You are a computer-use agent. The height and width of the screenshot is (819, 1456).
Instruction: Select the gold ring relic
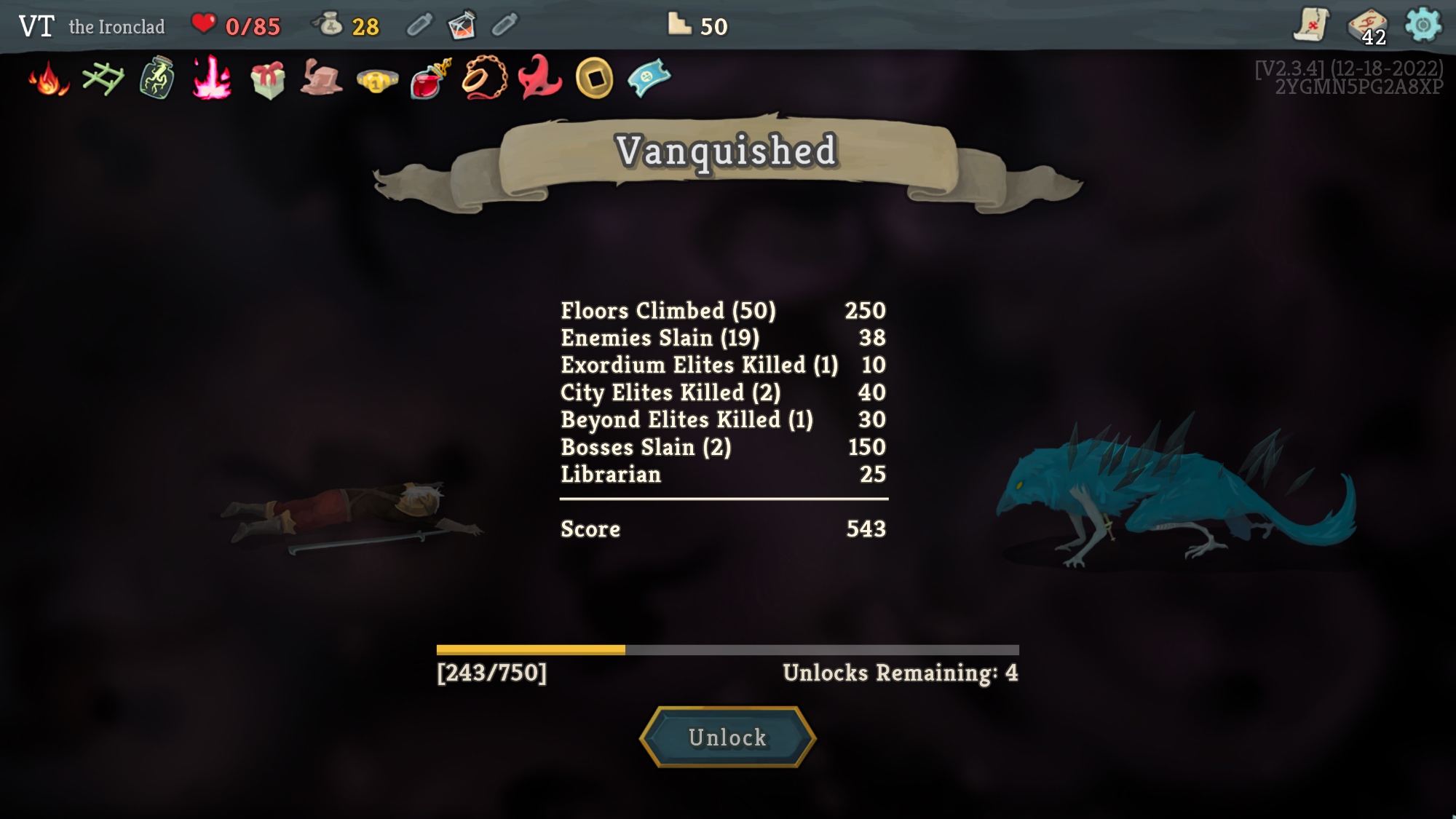376,80
